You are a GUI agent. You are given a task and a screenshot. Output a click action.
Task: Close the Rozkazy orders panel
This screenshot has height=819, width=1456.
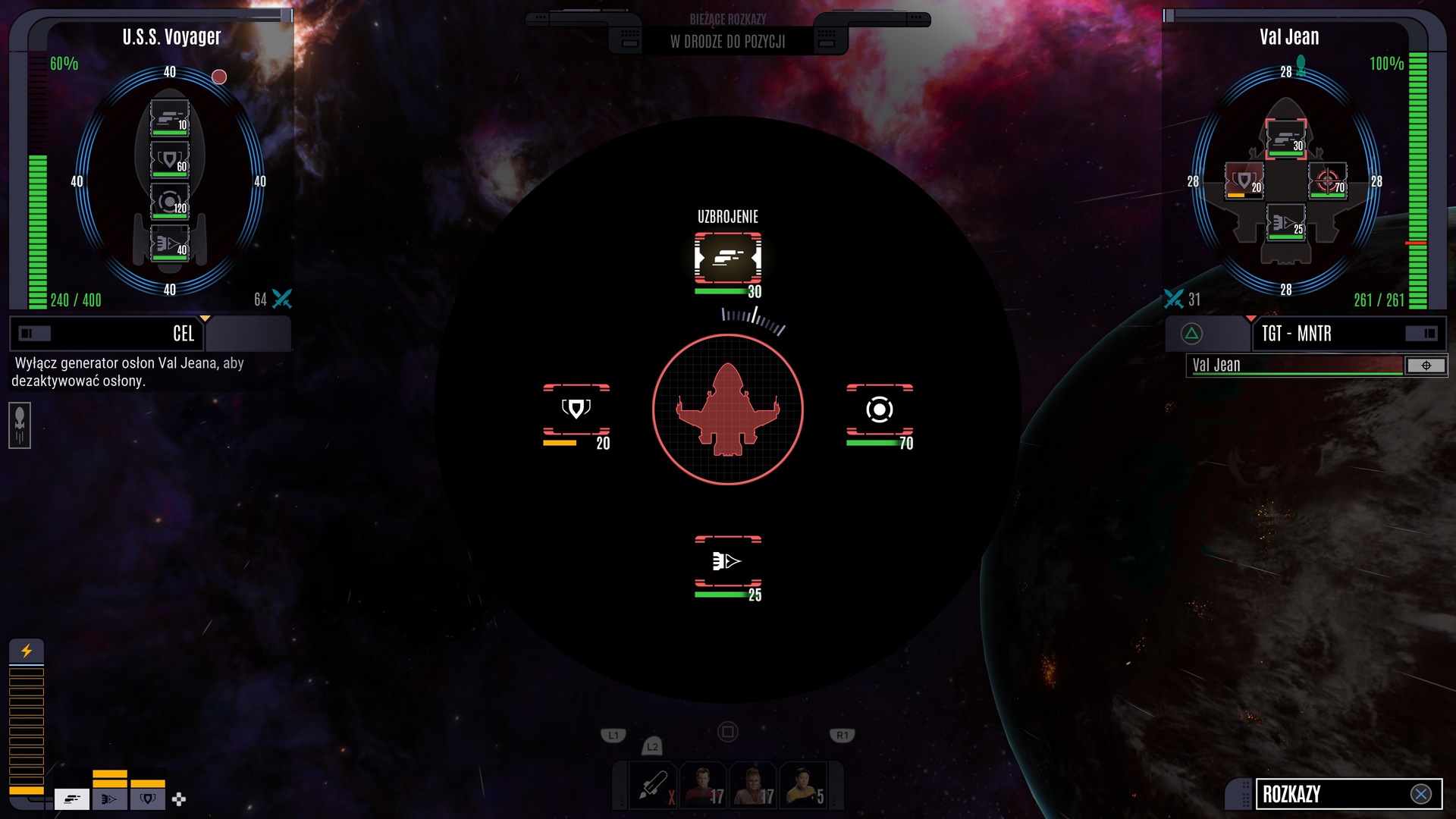pyautogui.click(x=1420, y=794)
